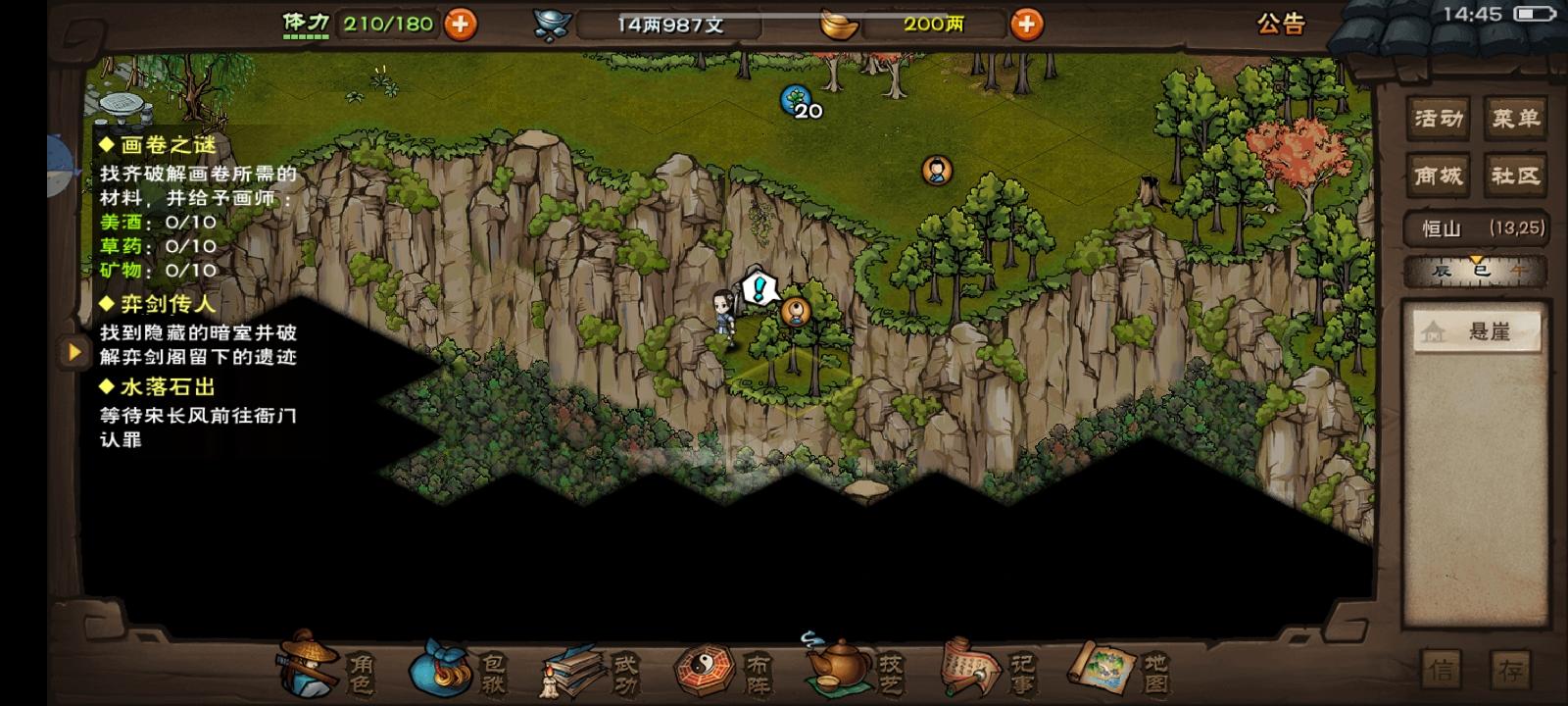1568x706 pixels.
Task: Open the 商城 shop
Action: (x=1437, y=175)
